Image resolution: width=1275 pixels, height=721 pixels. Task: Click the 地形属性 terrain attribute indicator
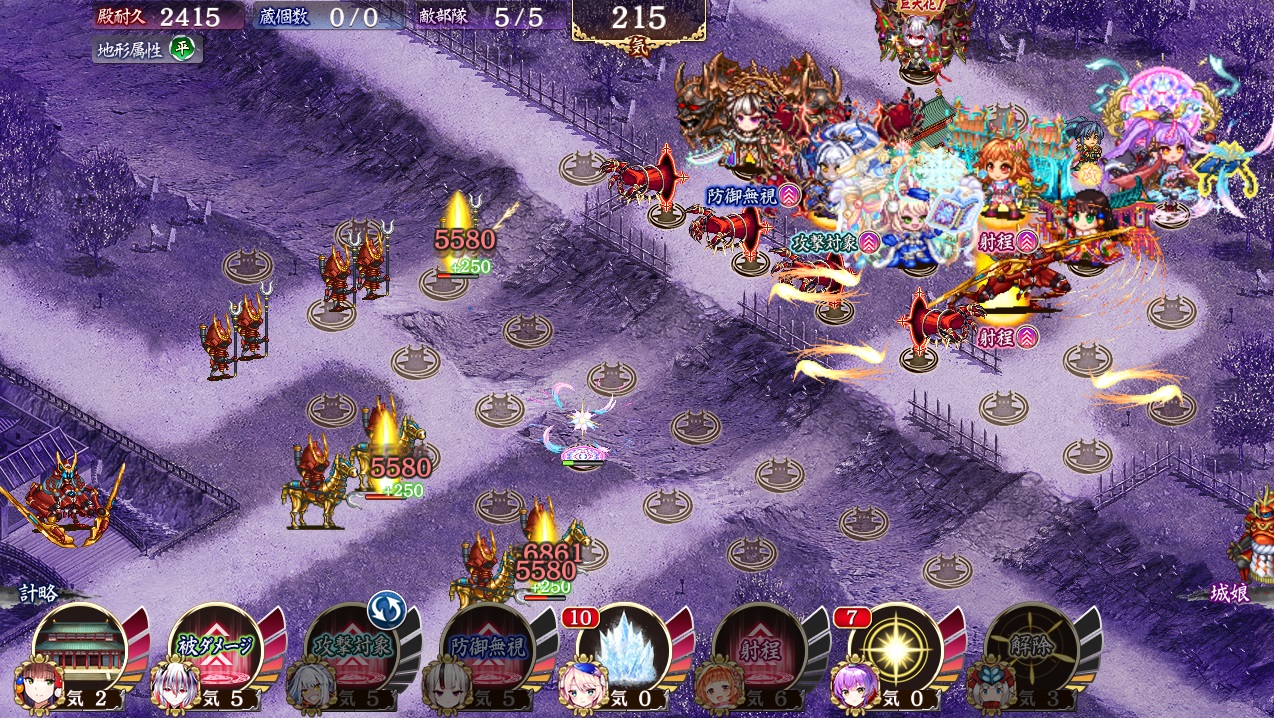pos(146,49)
